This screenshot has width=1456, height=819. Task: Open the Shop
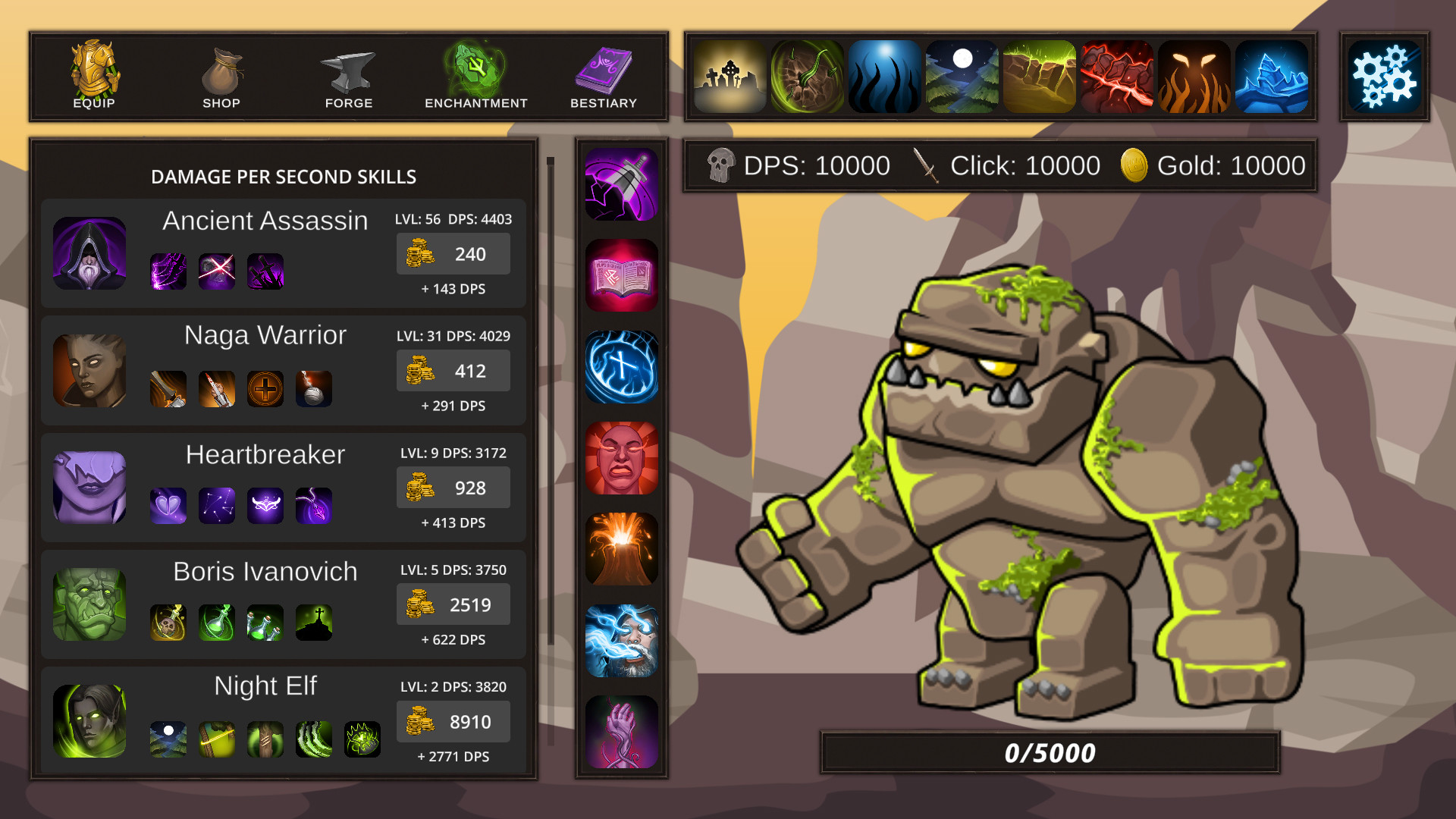coord(221,74)
